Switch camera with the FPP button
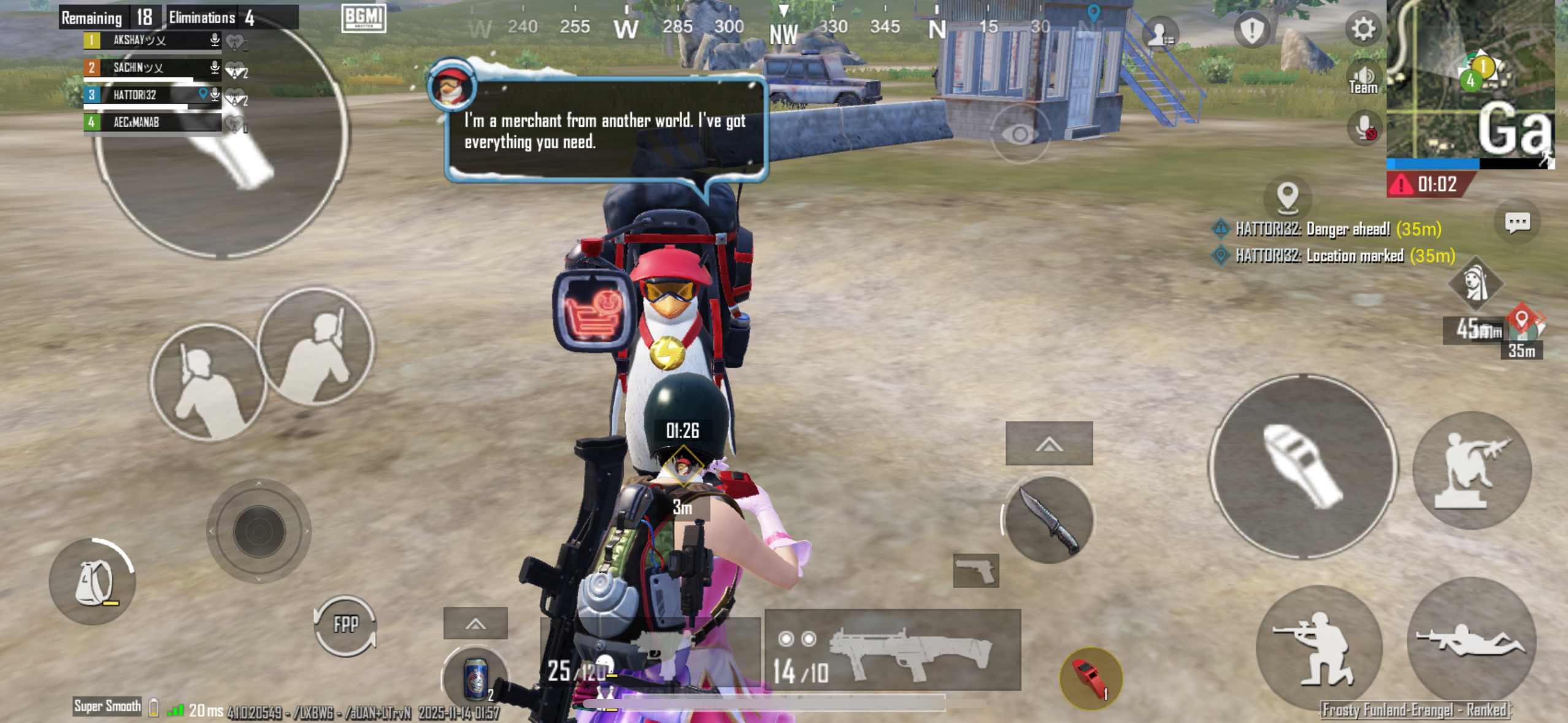 [x=345, y=625]
